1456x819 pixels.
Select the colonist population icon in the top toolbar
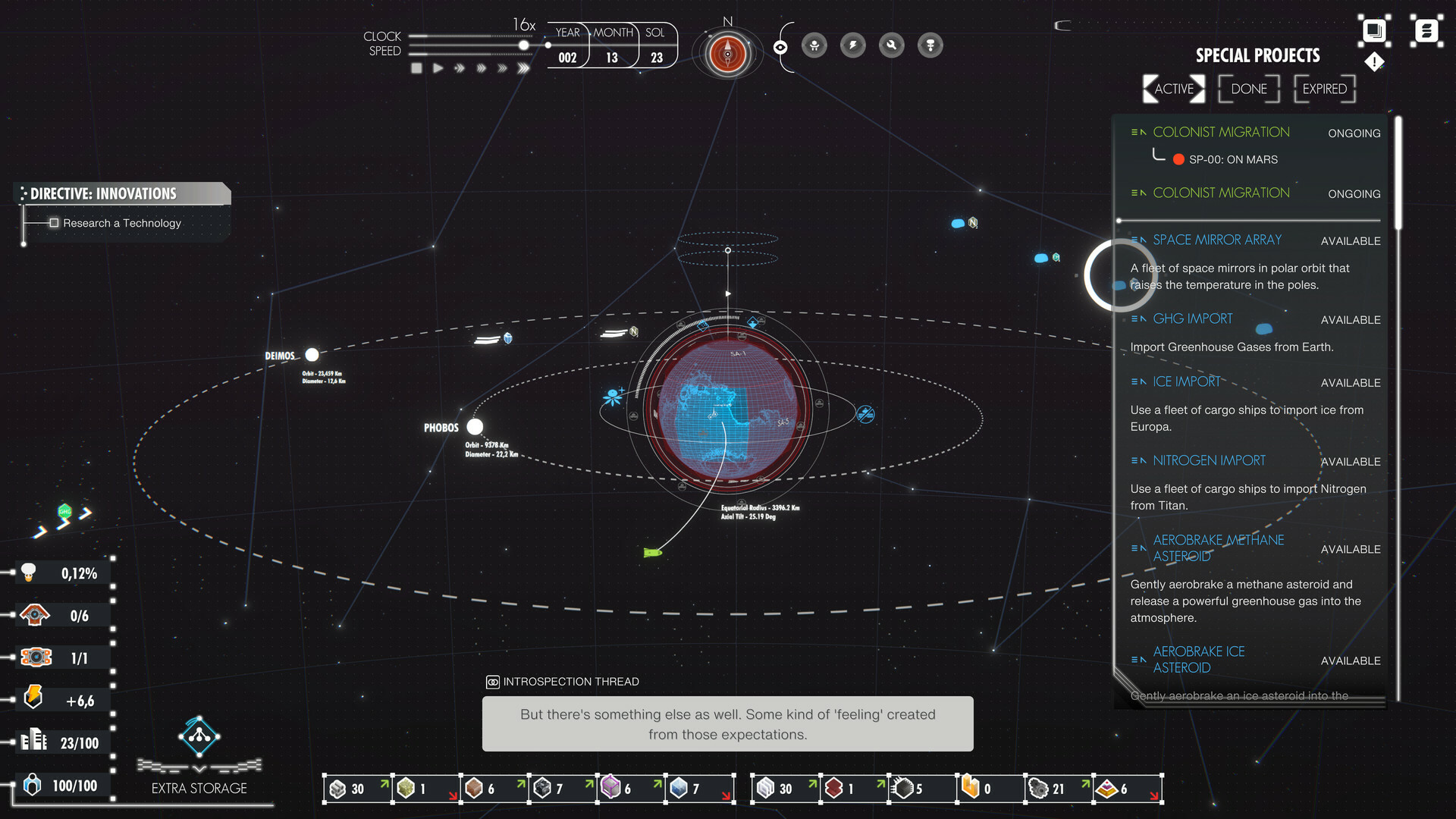tap(814, 45)
